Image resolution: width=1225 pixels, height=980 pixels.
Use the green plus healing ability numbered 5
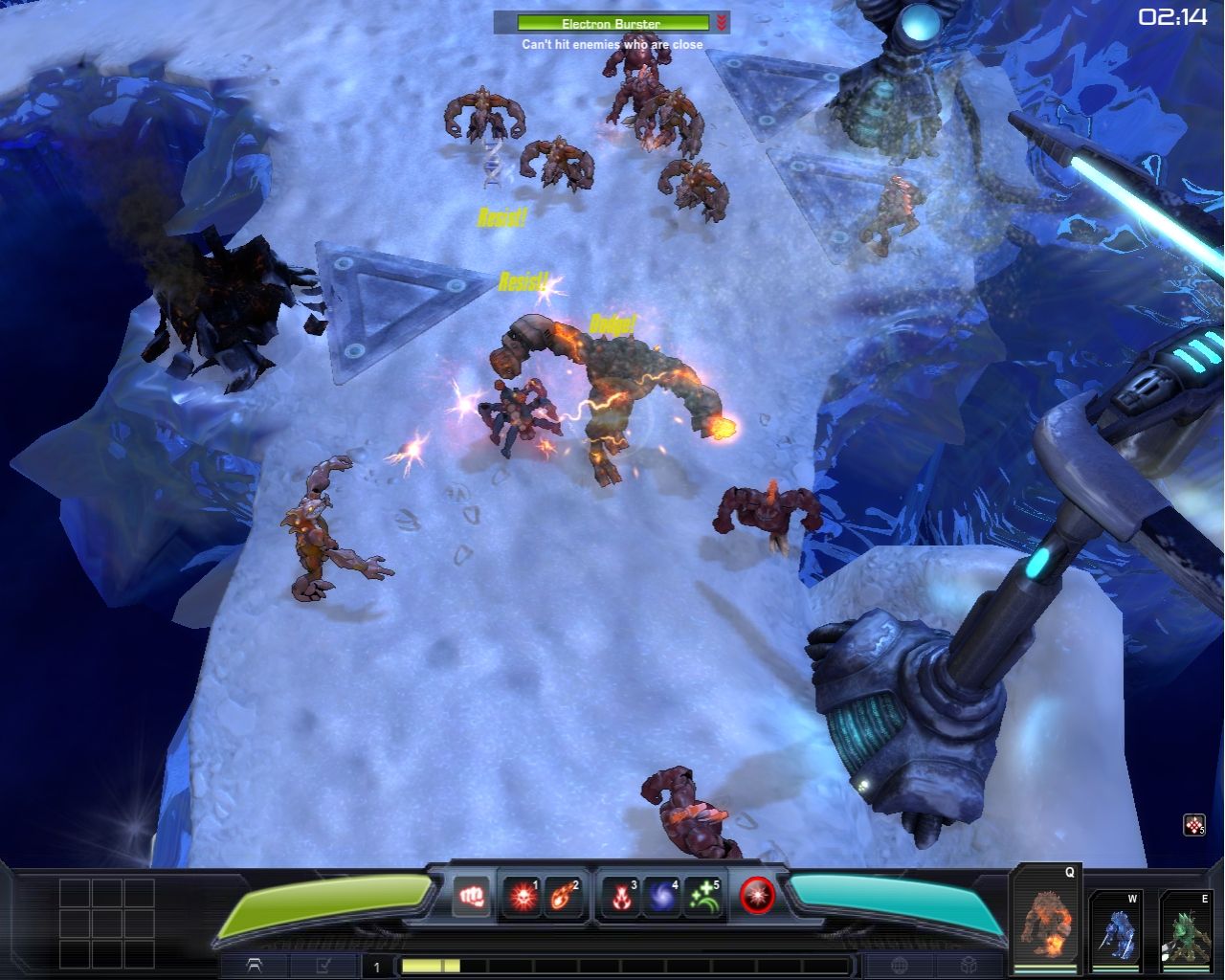coord(703,897)
